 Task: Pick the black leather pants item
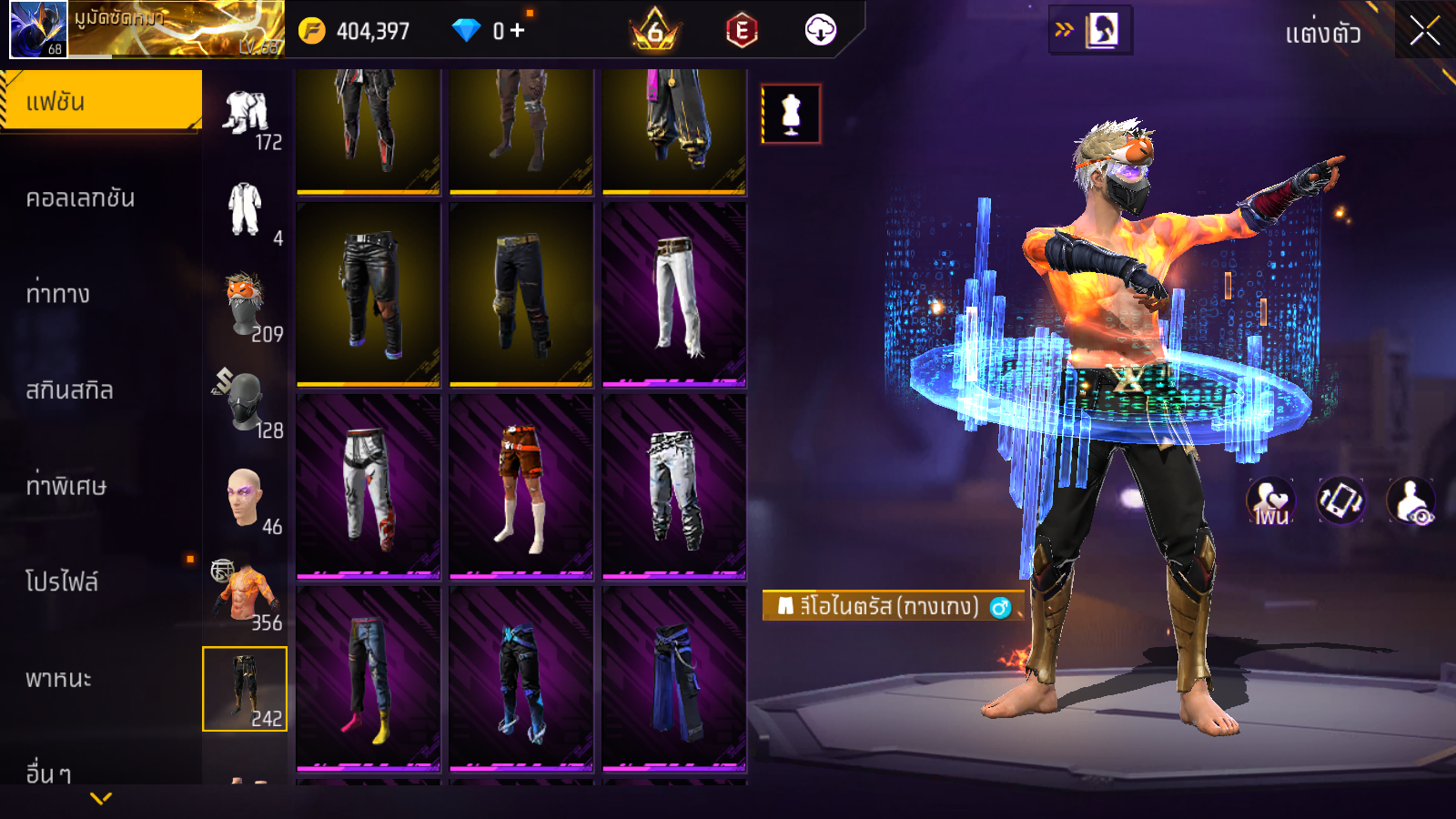coord(369,294)
